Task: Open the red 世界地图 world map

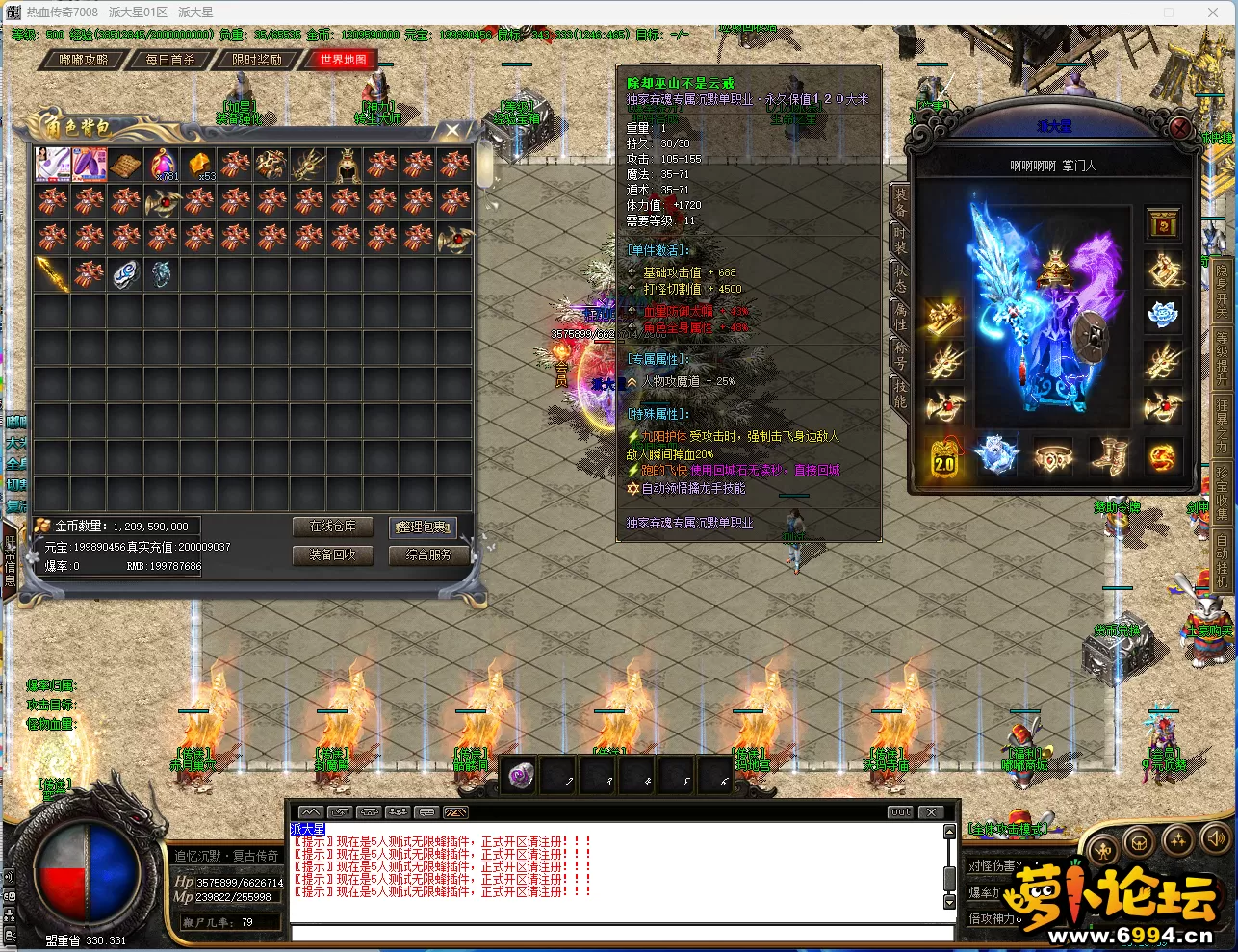Action: coord(344,60)
